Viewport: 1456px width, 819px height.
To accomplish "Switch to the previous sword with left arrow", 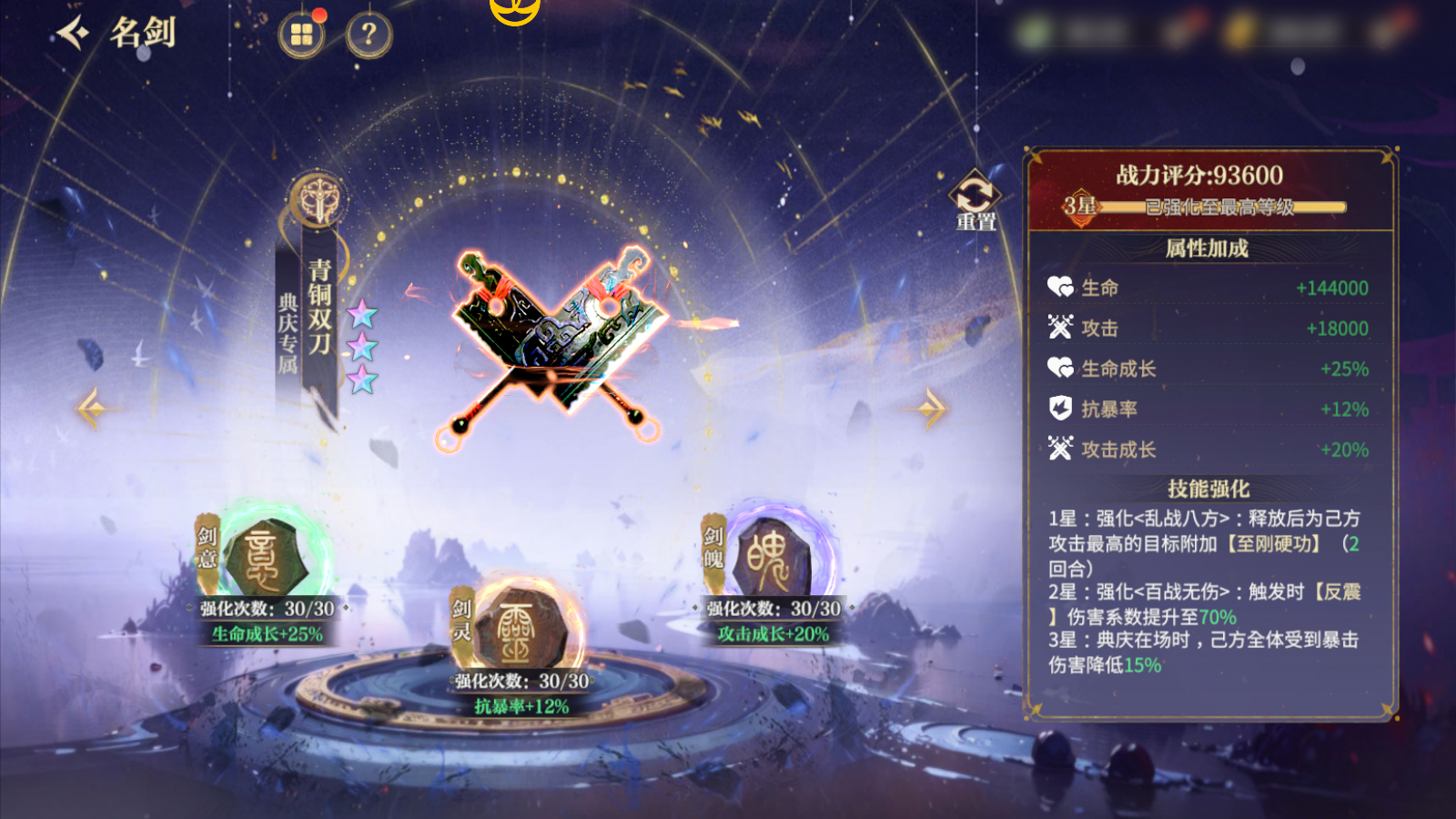I will (x=92, y=409).
